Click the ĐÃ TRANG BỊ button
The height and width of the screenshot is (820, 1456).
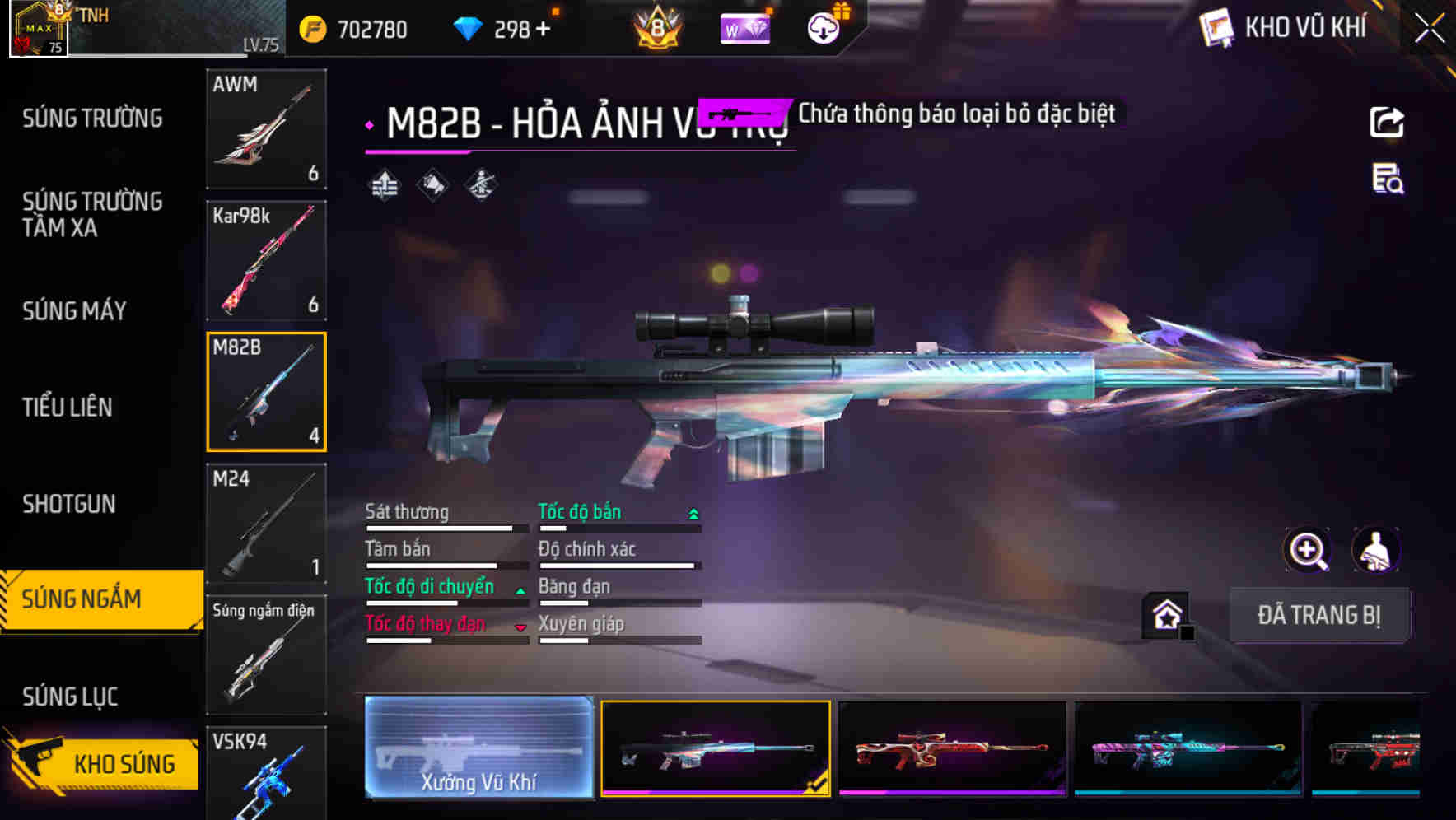coord(1319,615)
